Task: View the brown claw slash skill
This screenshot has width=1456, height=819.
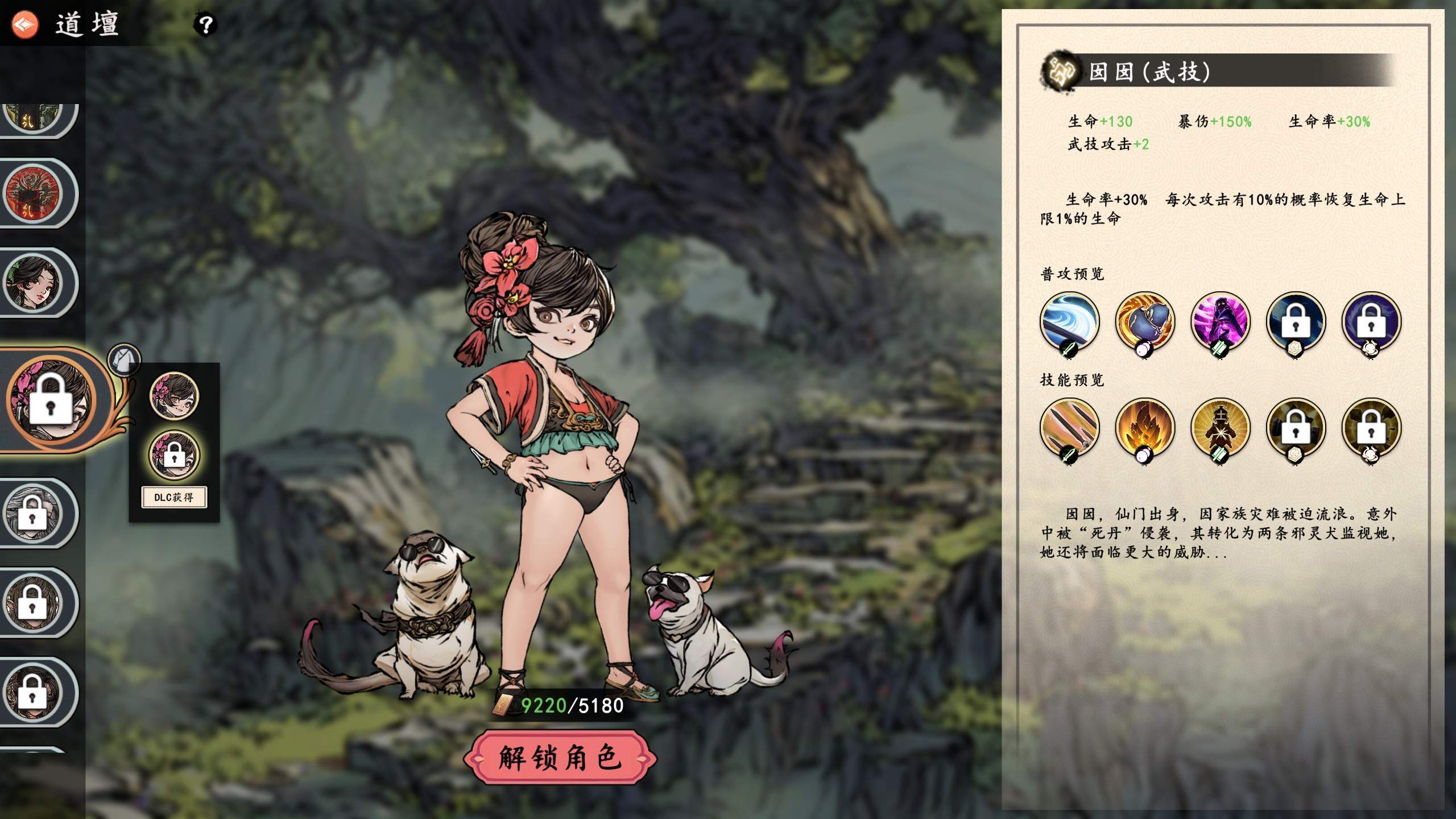Action: pyautogui.click(x=1069, y=428)
